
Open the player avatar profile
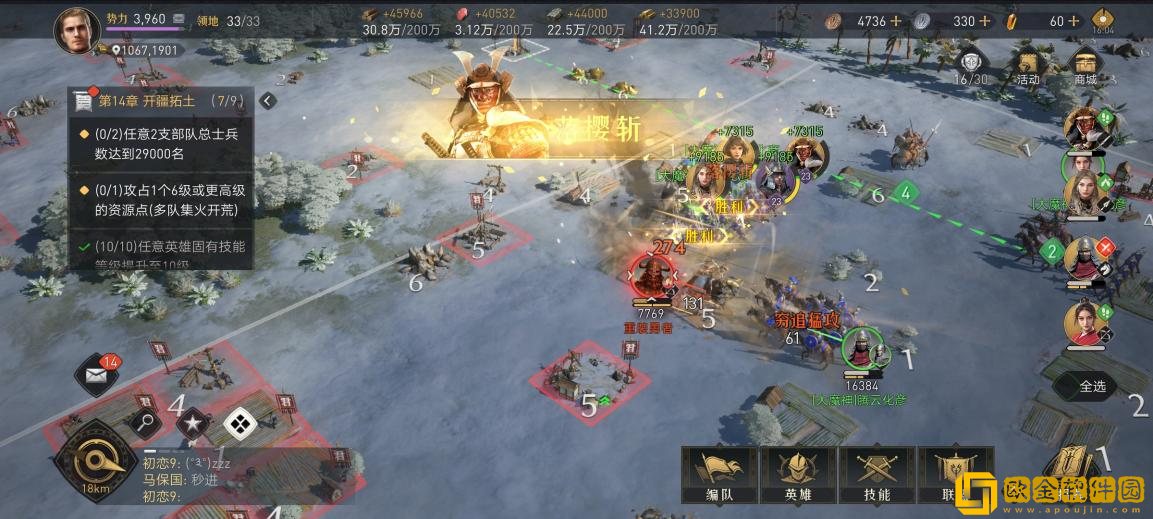76,31
